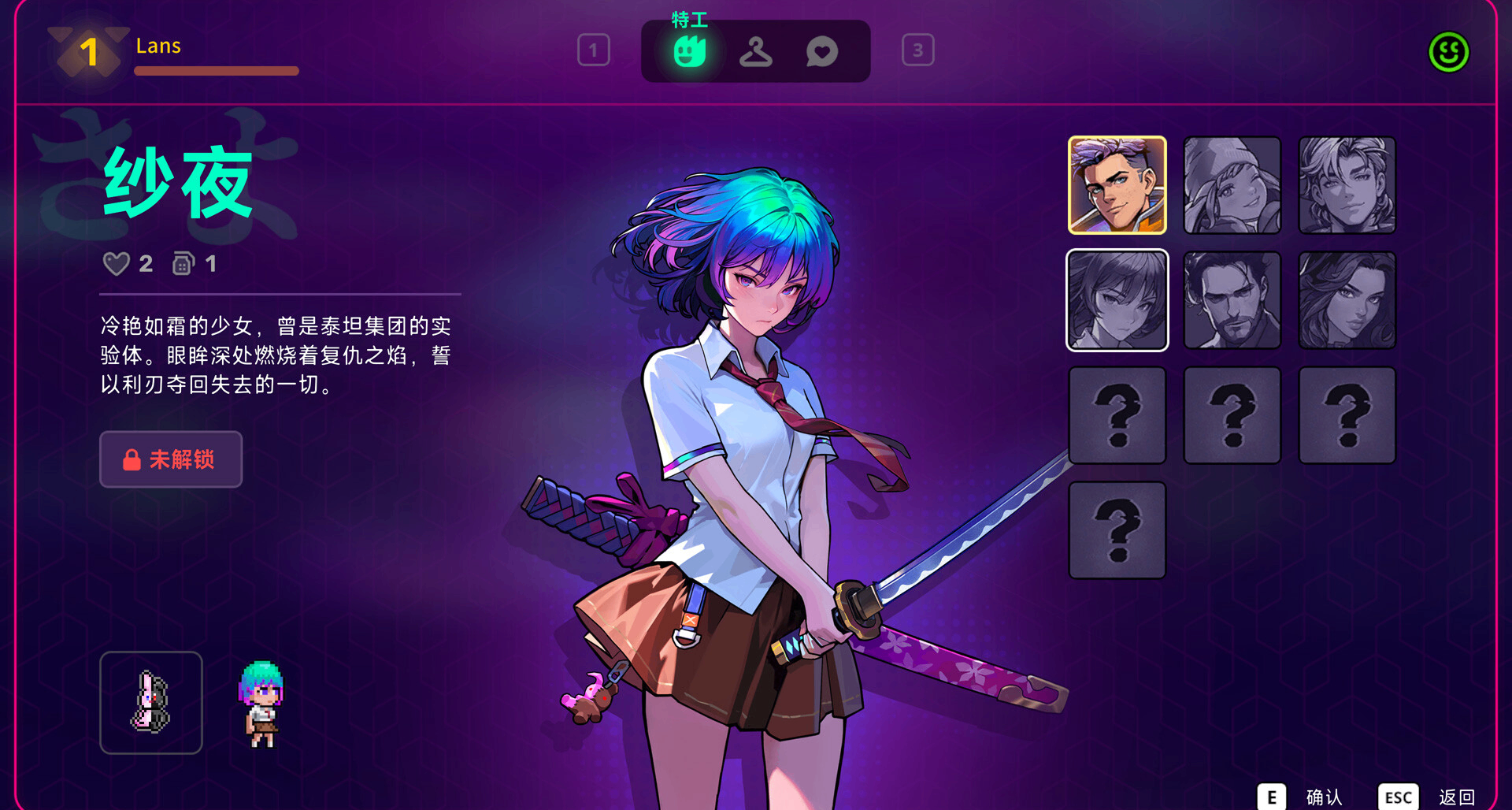The image size is (1512, 810).
Task: Click the 未解锁 locked button
Action: point(170,459)
